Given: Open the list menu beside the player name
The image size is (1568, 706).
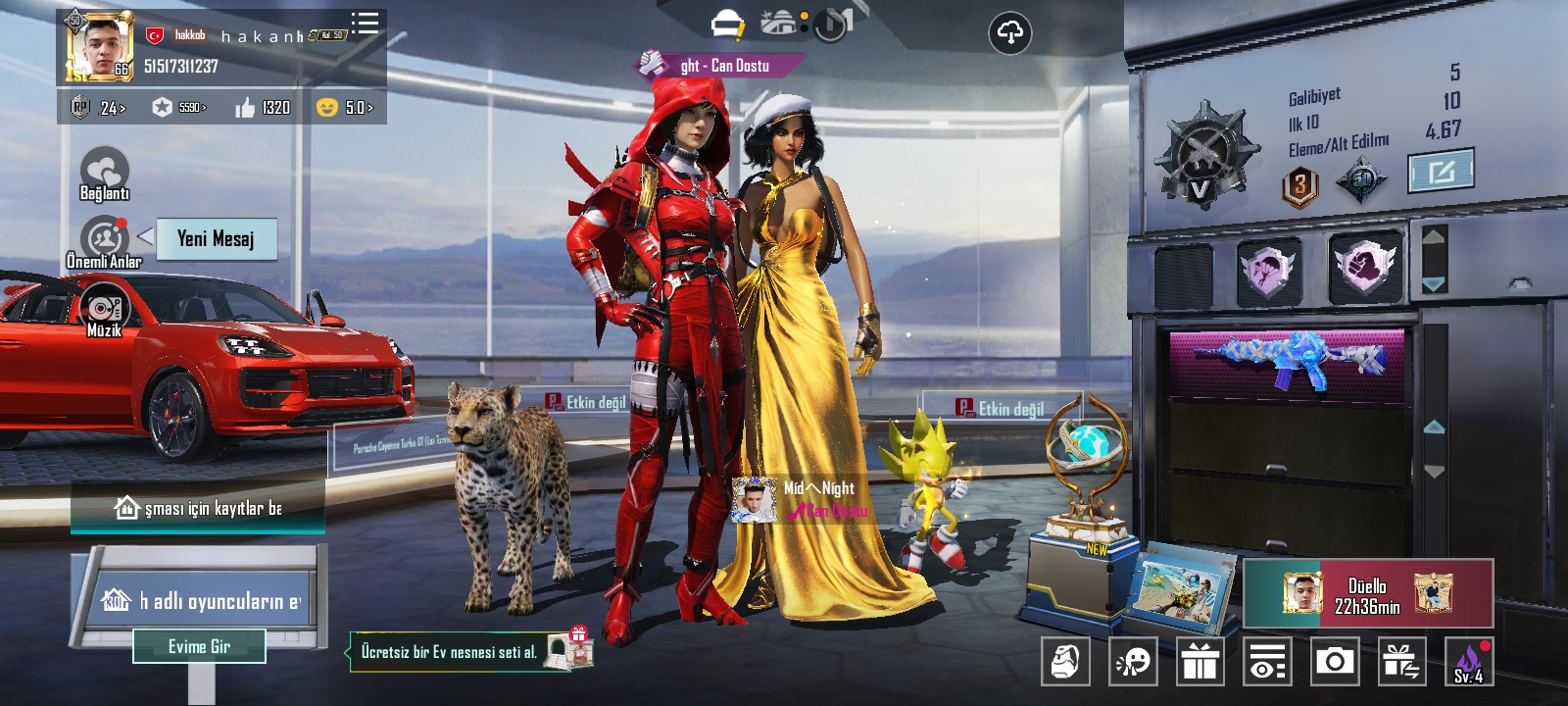Looking at the screenshot, I should tap(365, 24).
